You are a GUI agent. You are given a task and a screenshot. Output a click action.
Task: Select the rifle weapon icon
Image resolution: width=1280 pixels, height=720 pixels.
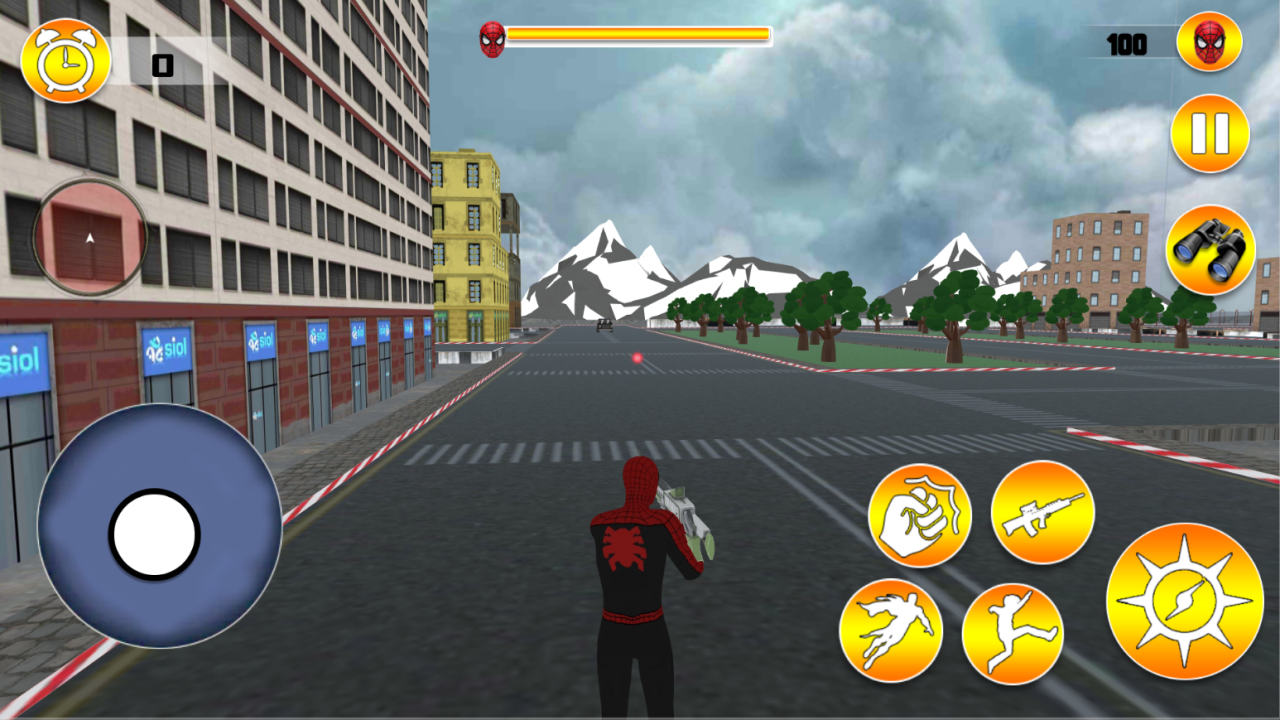click(x=1042, y=511)
